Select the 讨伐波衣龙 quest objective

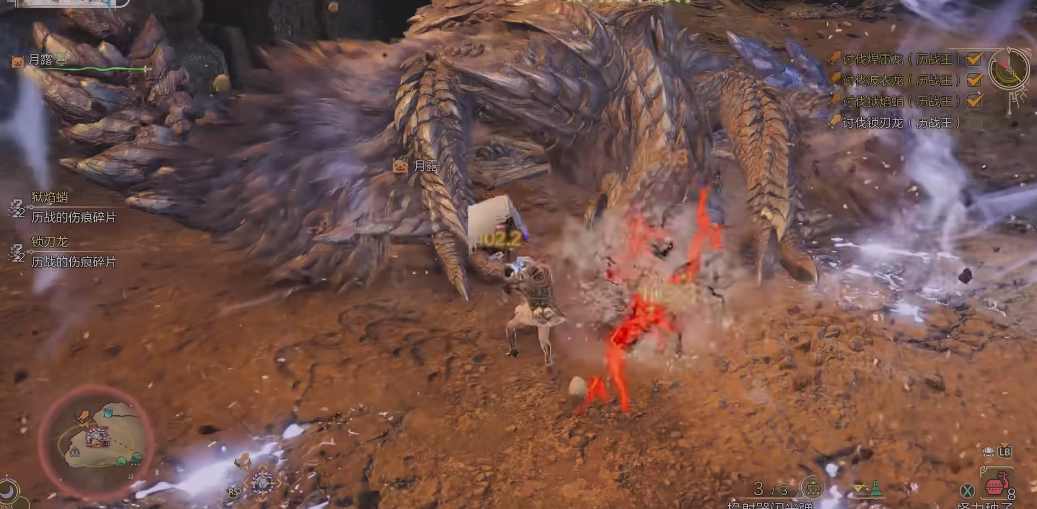(894, 79)
